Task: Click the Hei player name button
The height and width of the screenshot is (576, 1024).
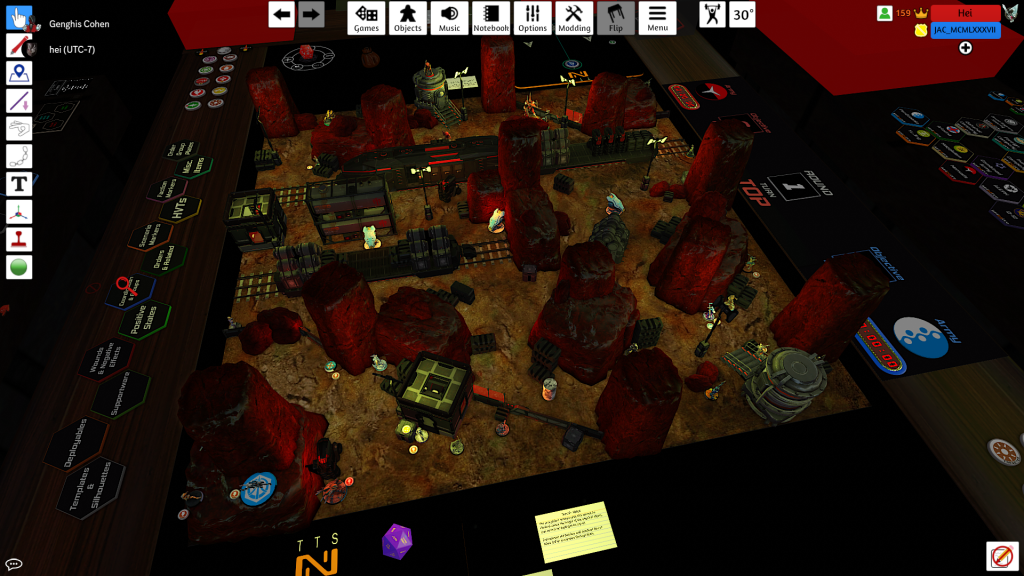Action: [x=965, y=13]
